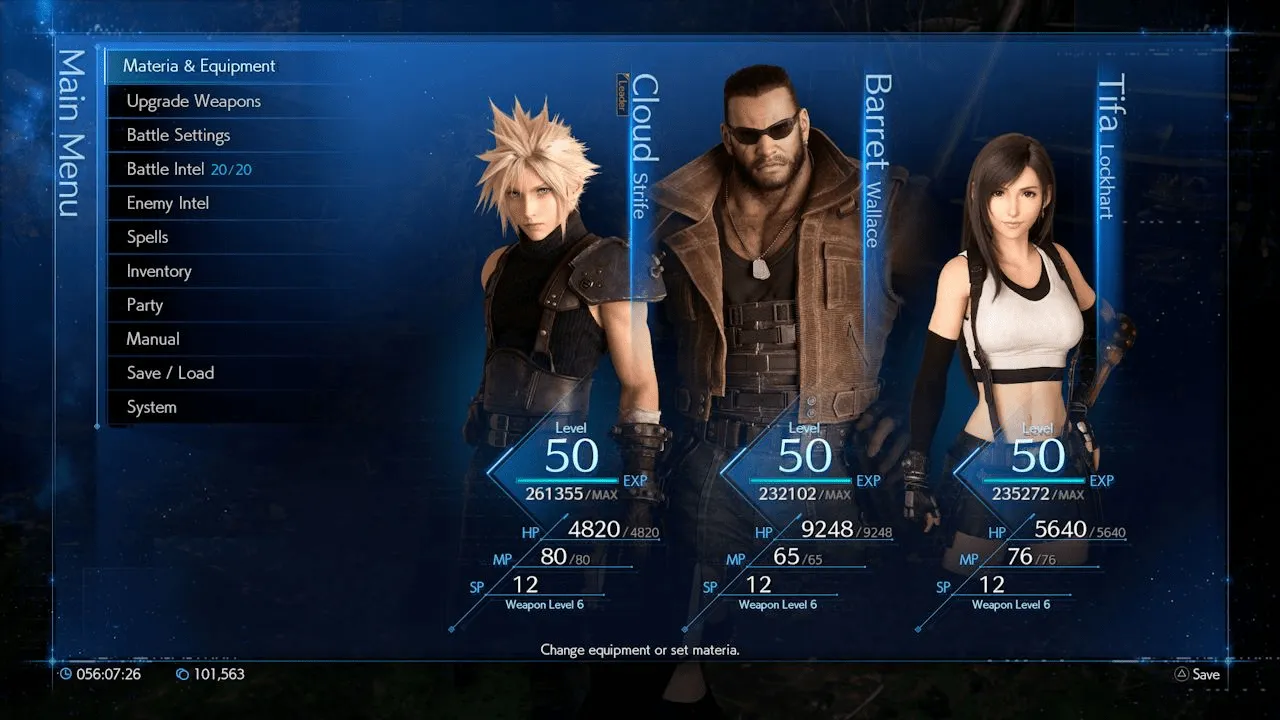Image resolution: width=1280 pixels, height=720 pixels.
Task: Open Materia & Equipment
Action: point(199,66)
